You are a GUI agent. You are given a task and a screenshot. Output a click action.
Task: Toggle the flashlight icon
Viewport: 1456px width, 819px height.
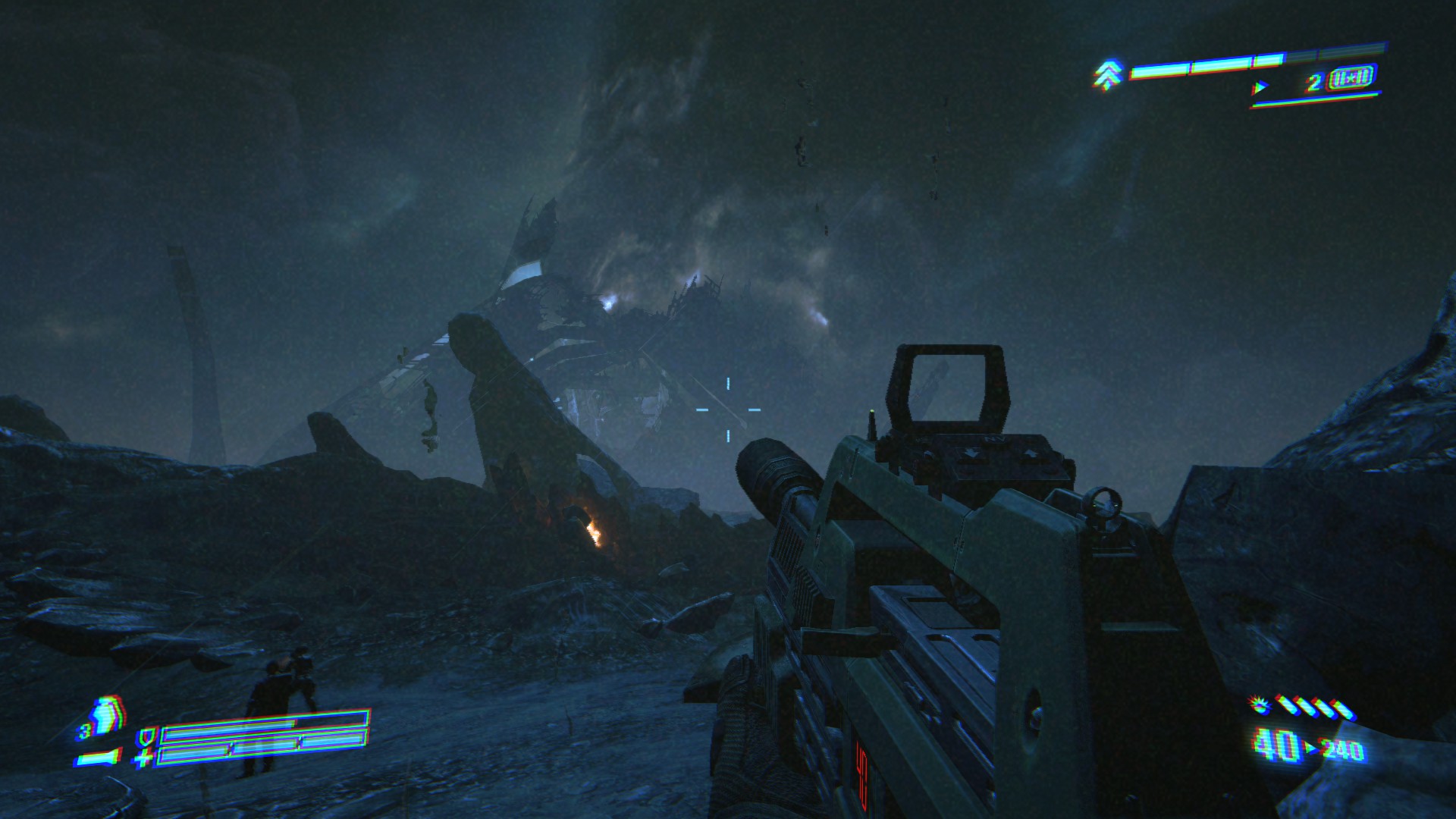99,758
